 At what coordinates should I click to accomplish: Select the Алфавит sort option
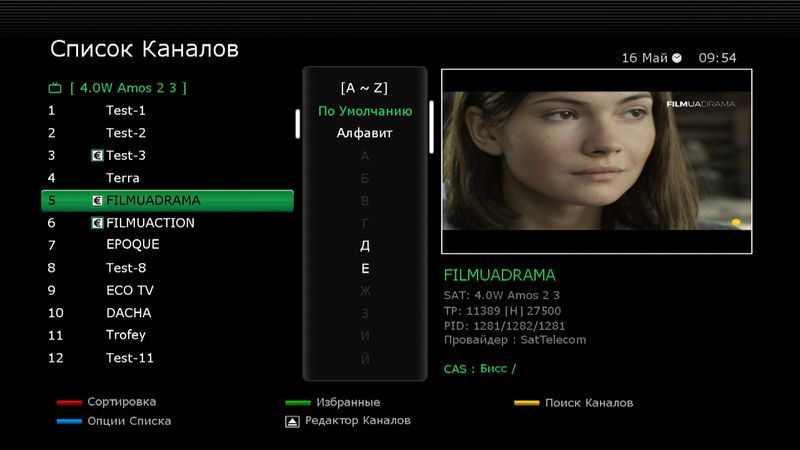click(x=365, y=133)
